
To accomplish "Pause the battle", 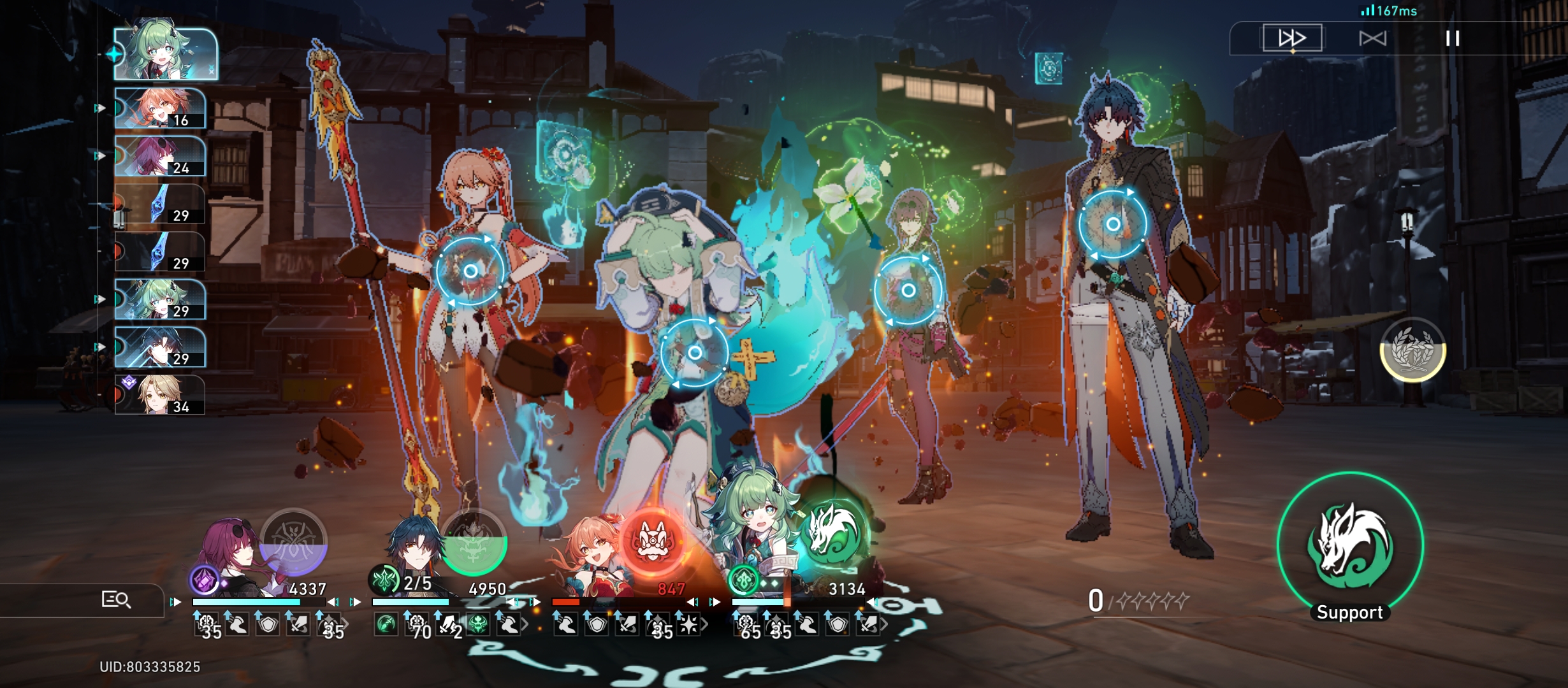I will [x=1454, y=38].
